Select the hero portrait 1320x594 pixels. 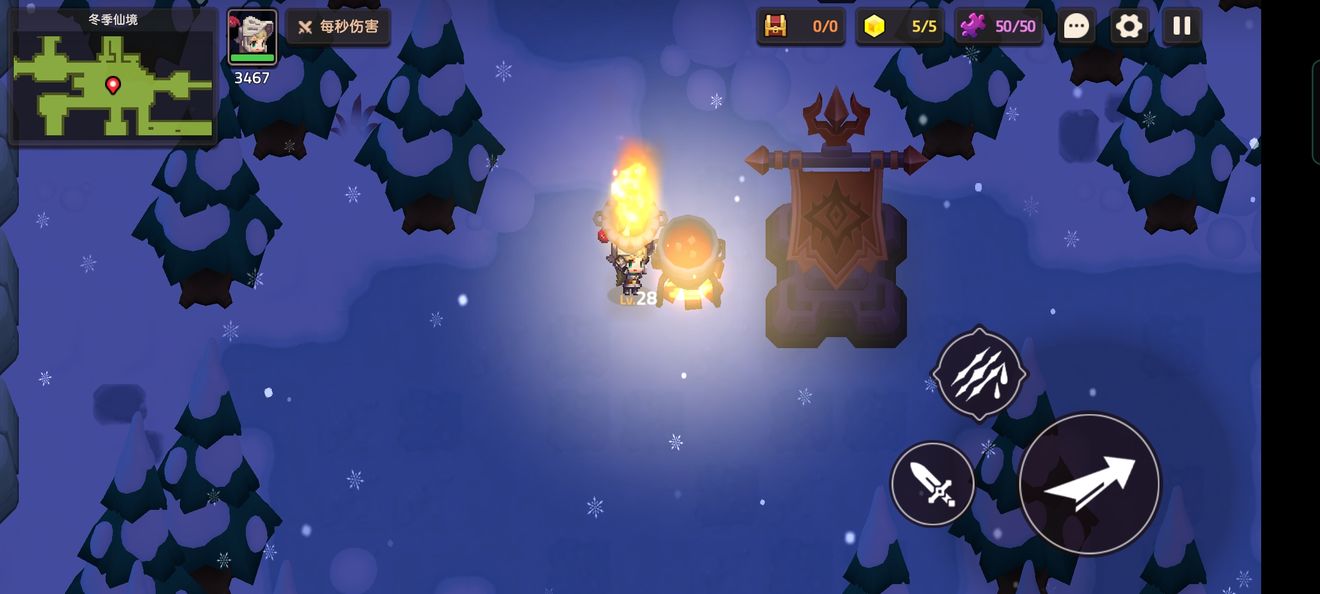pyautogui.click(x=252, y=38)
